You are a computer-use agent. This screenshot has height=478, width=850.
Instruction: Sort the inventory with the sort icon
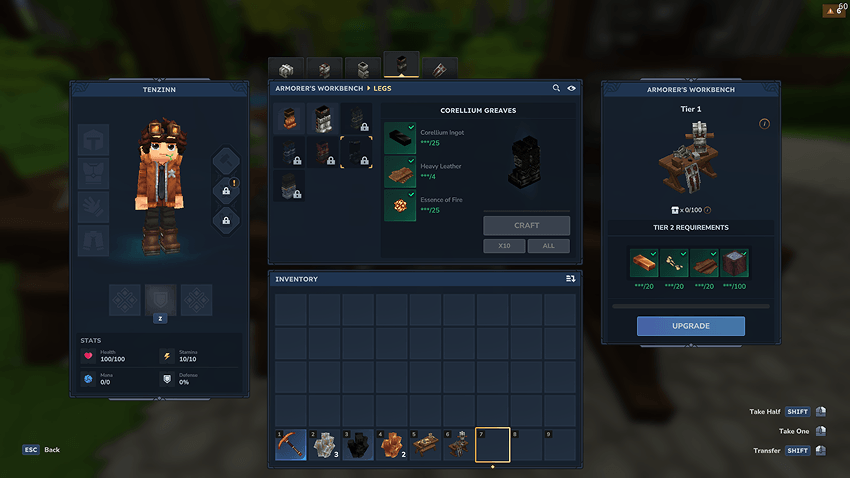point(570,279)
